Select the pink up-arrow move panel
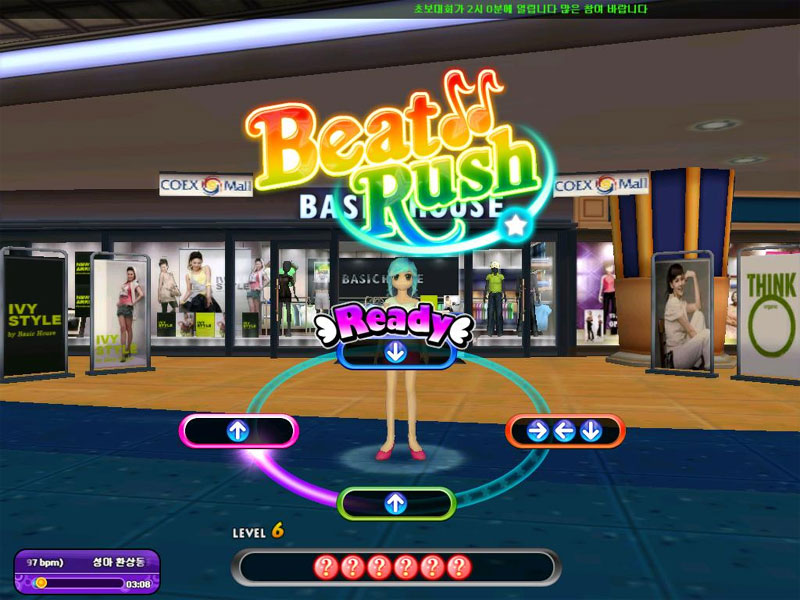The image size is (800, 600). (238, 431)
